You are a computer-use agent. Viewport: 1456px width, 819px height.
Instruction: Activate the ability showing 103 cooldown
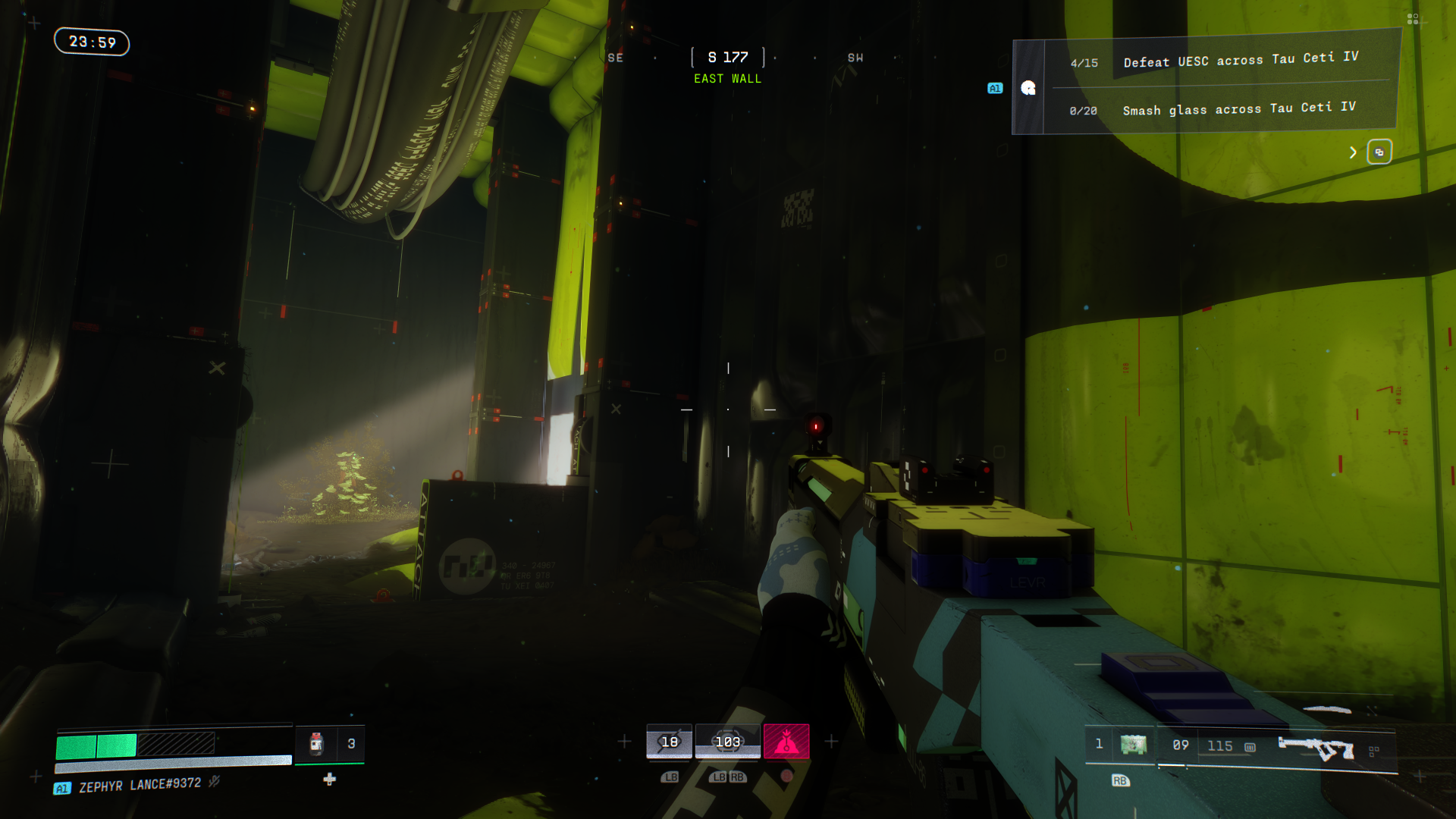[x=727, y=742]
